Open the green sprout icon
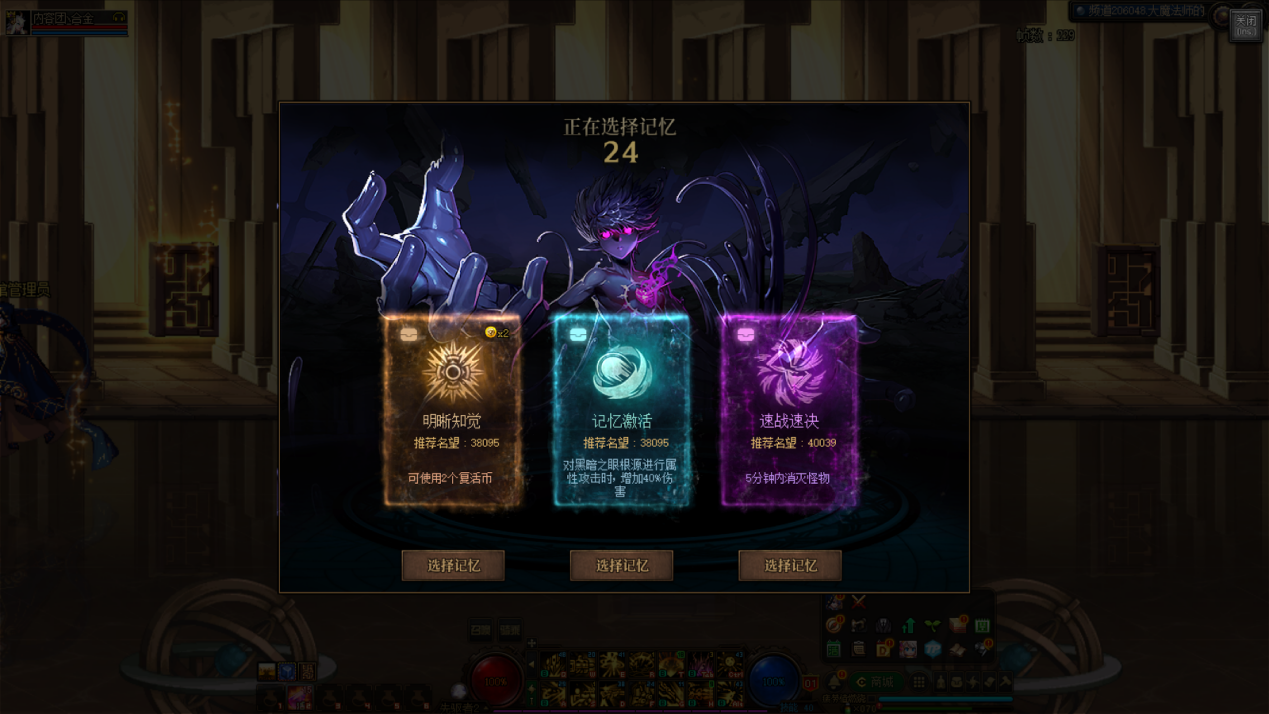The height and width of the screenshot is (714, 1269). [933, 626]
